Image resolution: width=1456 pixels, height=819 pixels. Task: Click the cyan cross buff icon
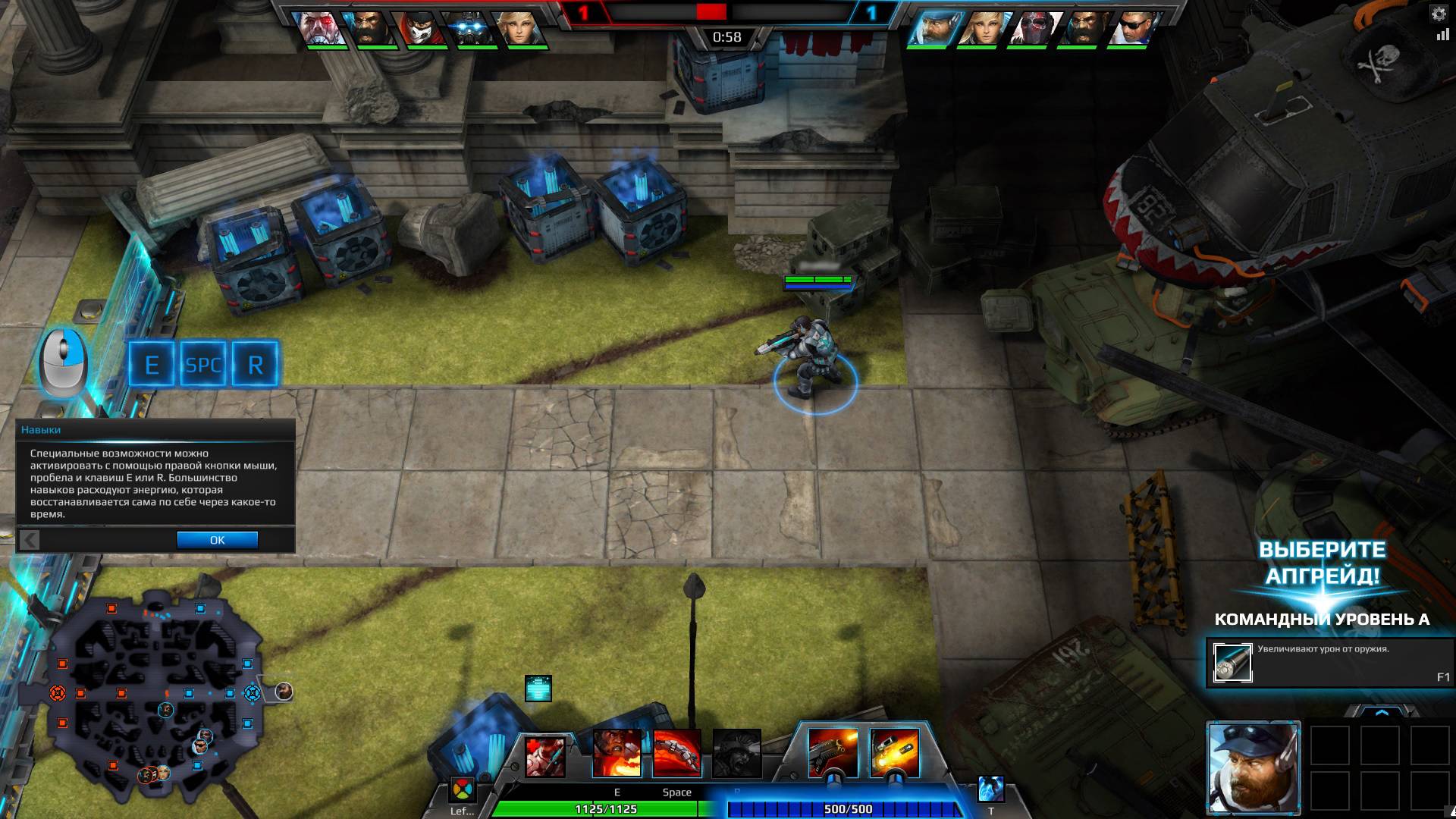pyautogui.click(x=538, y=689)
